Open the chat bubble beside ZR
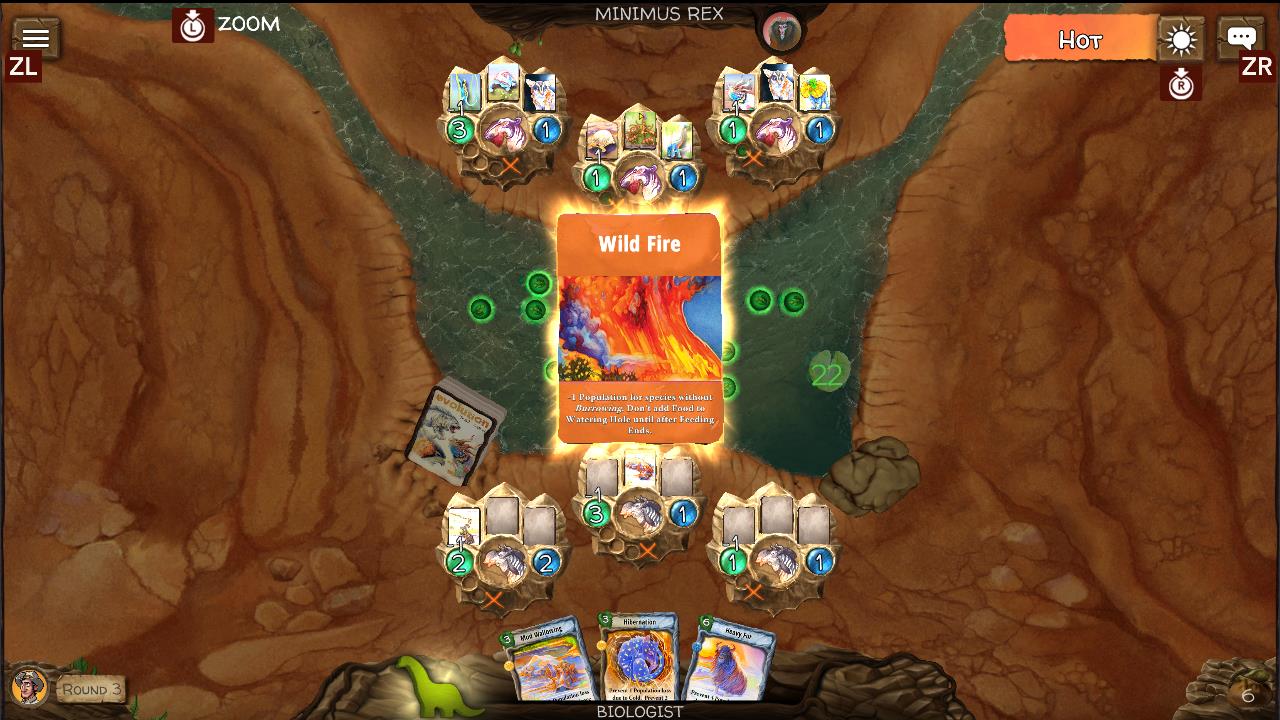This screenshot has width=1280, height=720. click(x=1240, y=38)
